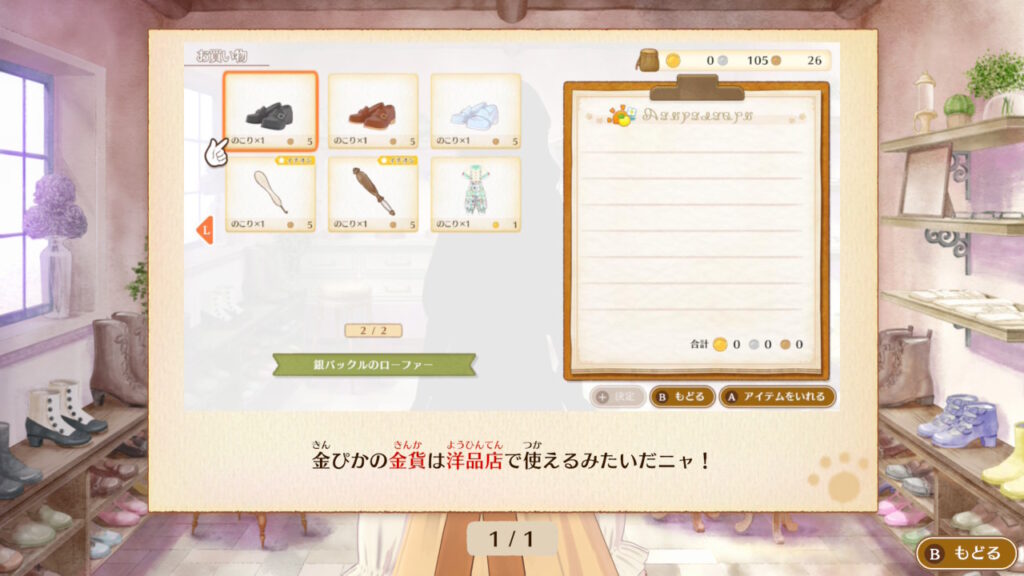Image resolution: width=1024 pixels, height=576 pixels.
Task: Click the greyed-out 決定 confirm button
Action: pos(616,396)
